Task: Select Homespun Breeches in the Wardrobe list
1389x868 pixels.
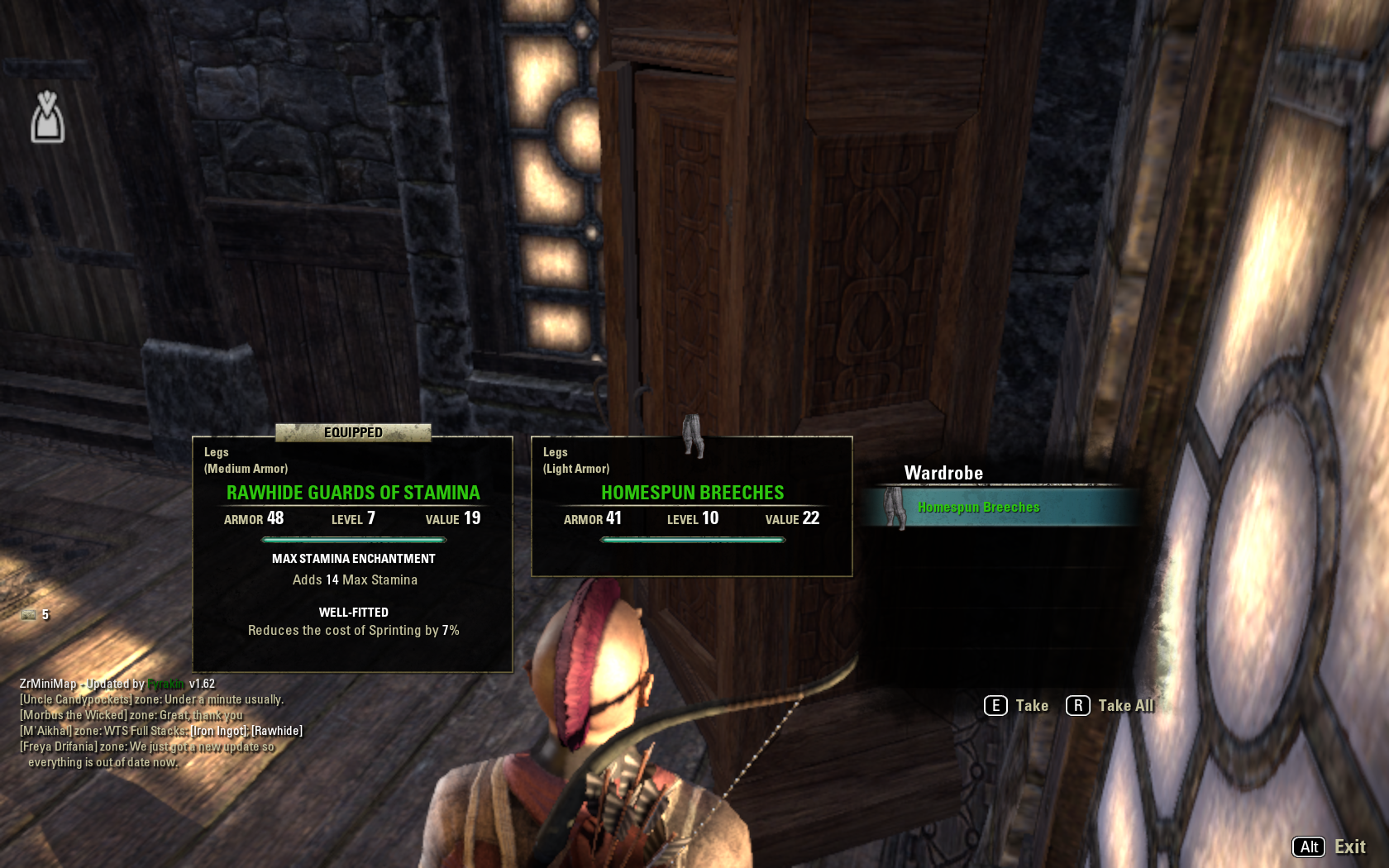Action: tap(978, 508)
